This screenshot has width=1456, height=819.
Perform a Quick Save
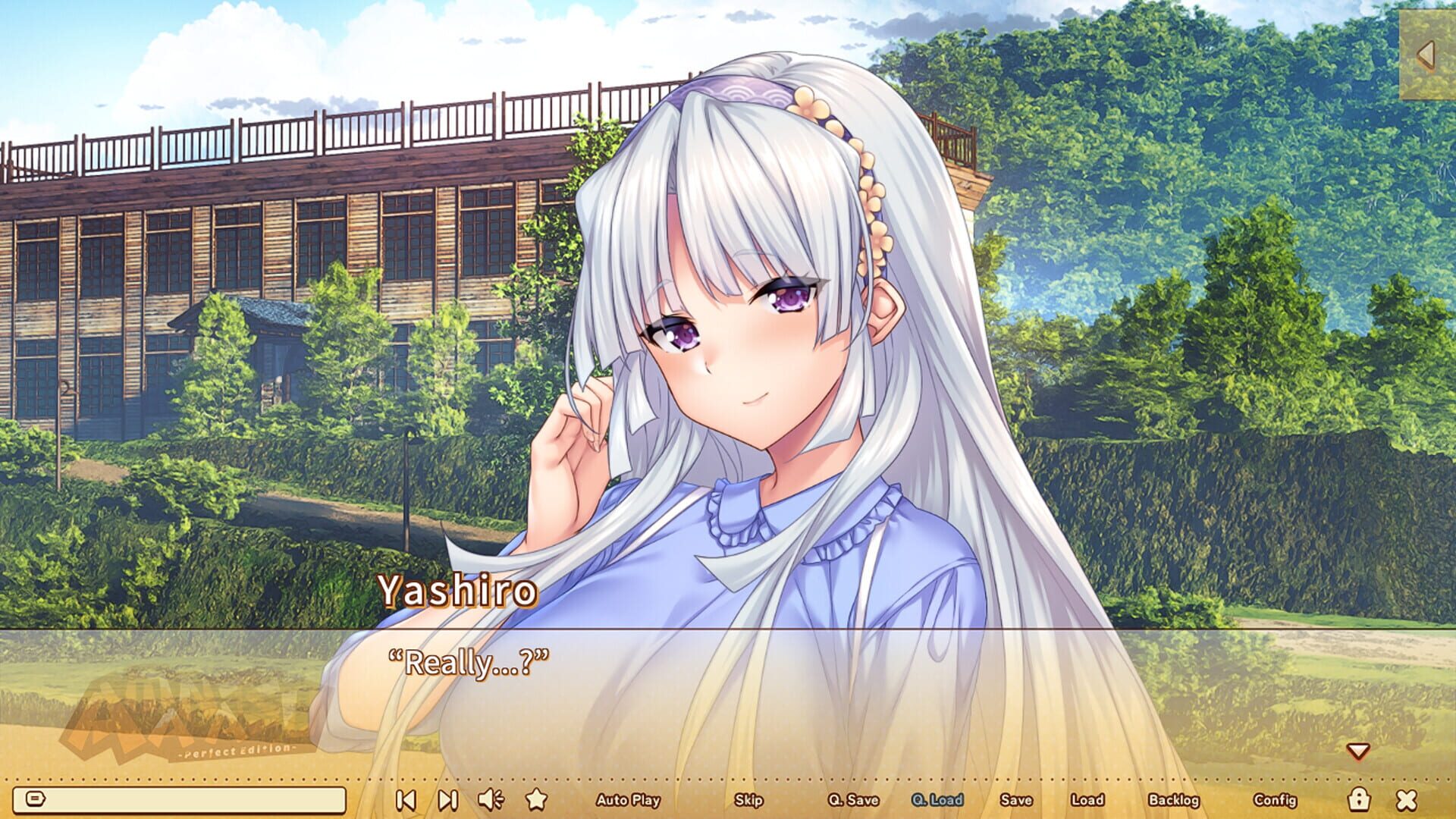pyautogui.click(x=852, y=800)
